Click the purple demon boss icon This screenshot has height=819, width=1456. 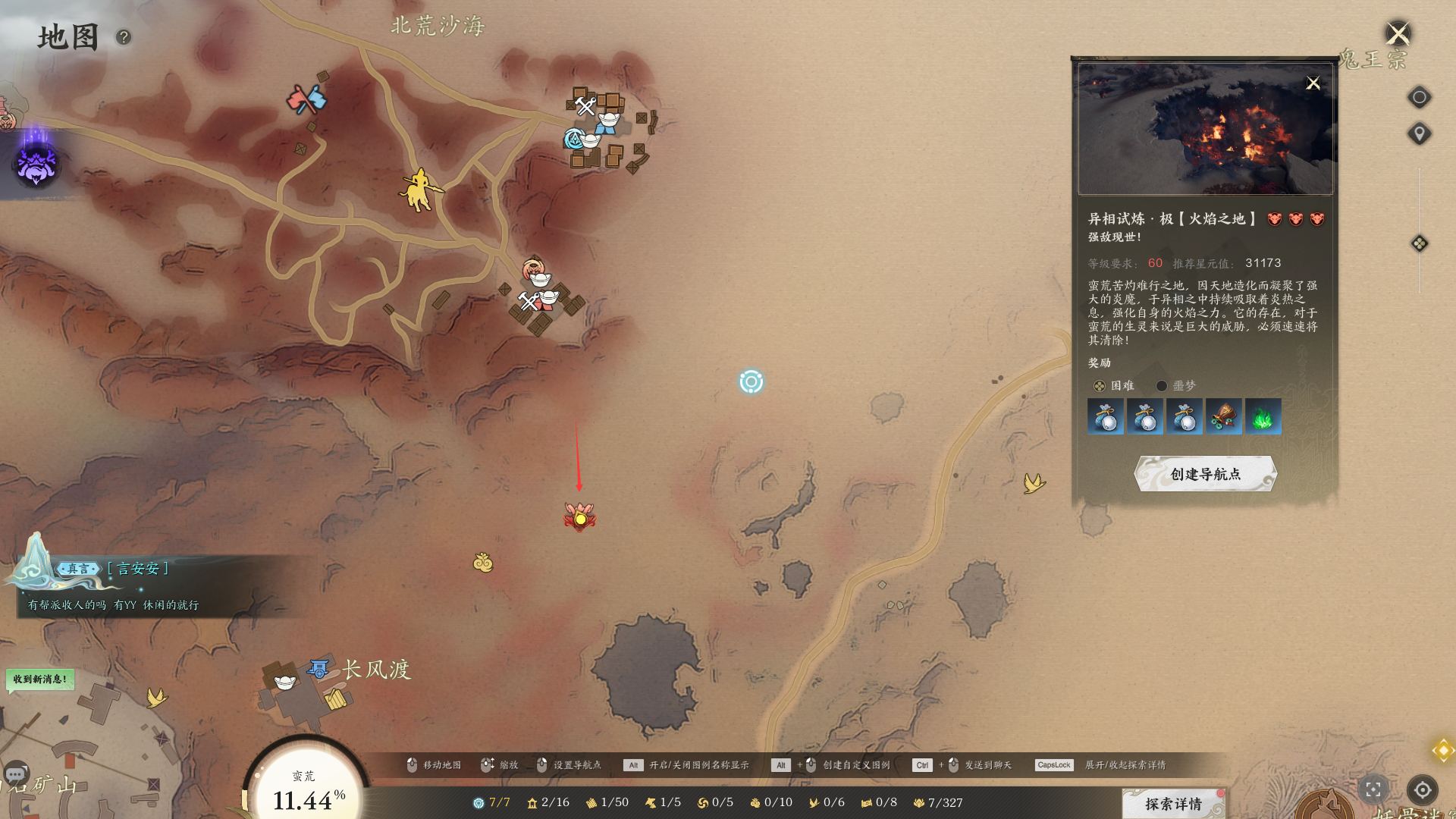click(x=36, y=165)
